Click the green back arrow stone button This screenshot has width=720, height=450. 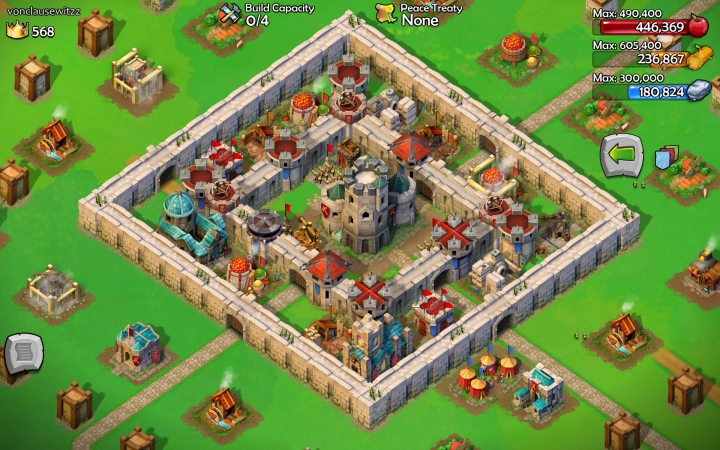point(620,156)
